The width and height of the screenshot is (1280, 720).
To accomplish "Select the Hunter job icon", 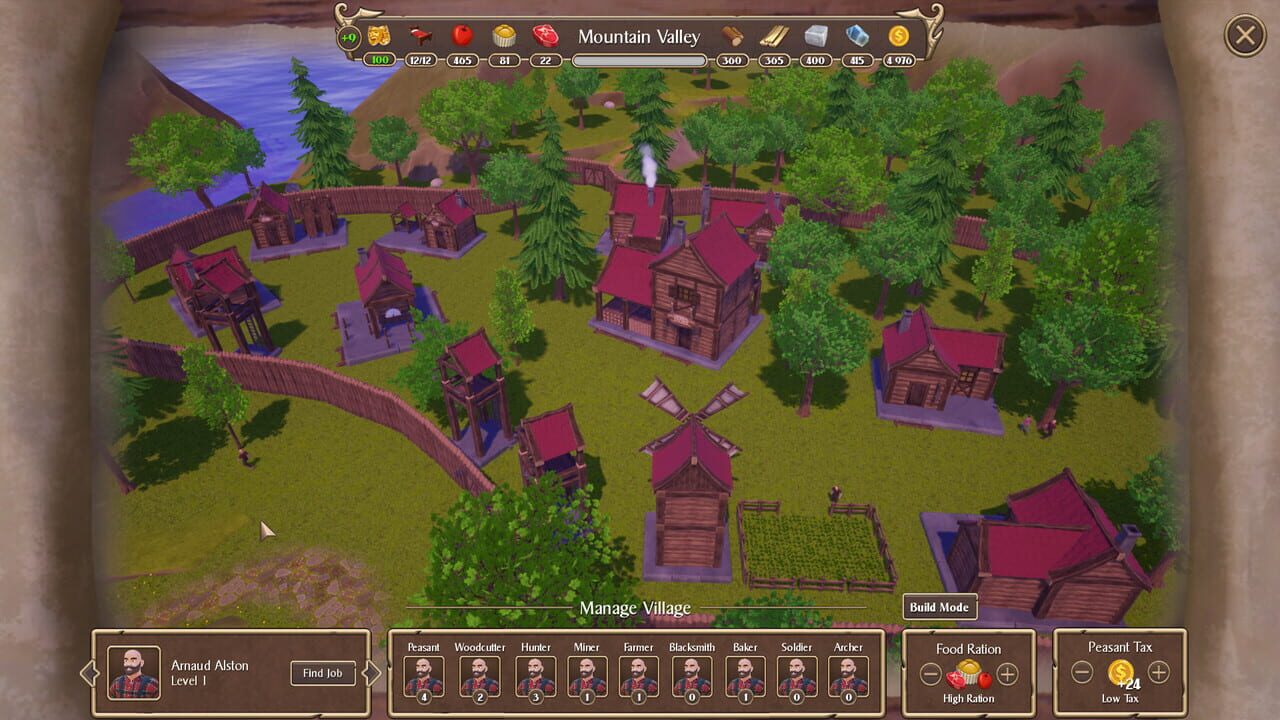I will click(x=535, y=674).
